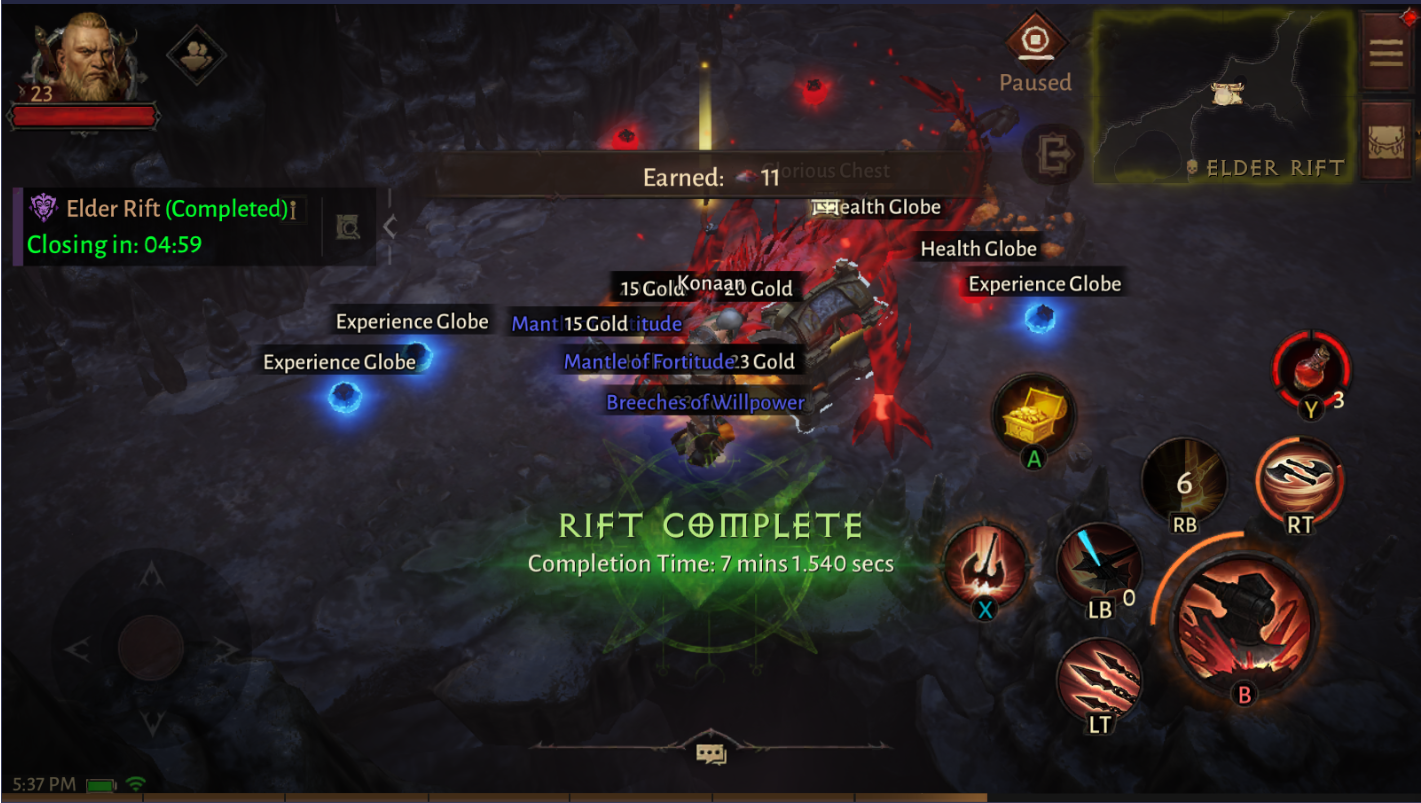The height and width of the screenshot is (803, 1421).
Task: Open the inventory bag icon
Action: (1388, 142)
